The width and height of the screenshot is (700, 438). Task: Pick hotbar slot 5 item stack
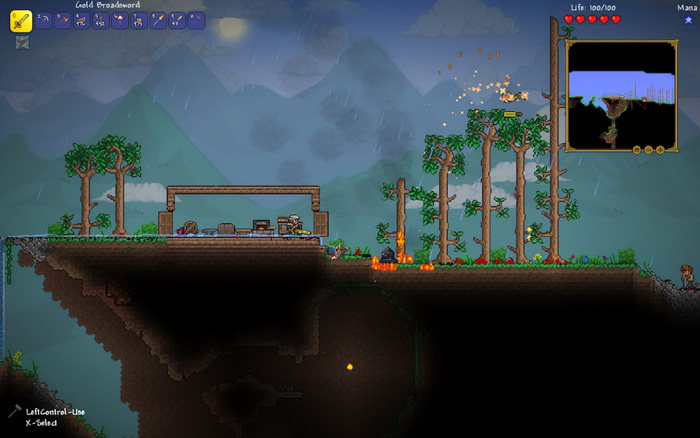pos(100,20)
